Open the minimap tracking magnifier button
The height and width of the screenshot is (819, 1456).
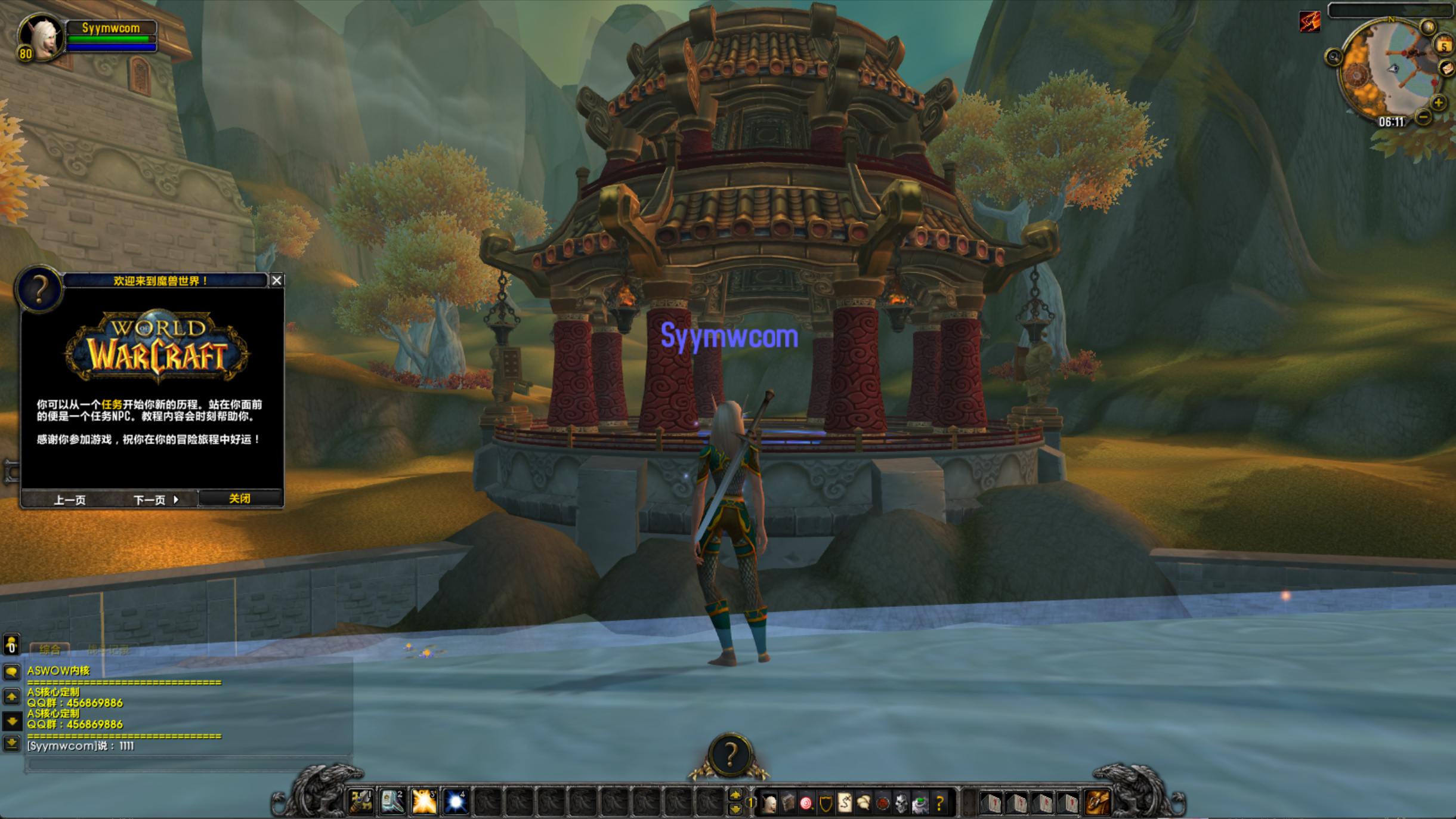click(x=1334, y=57)
